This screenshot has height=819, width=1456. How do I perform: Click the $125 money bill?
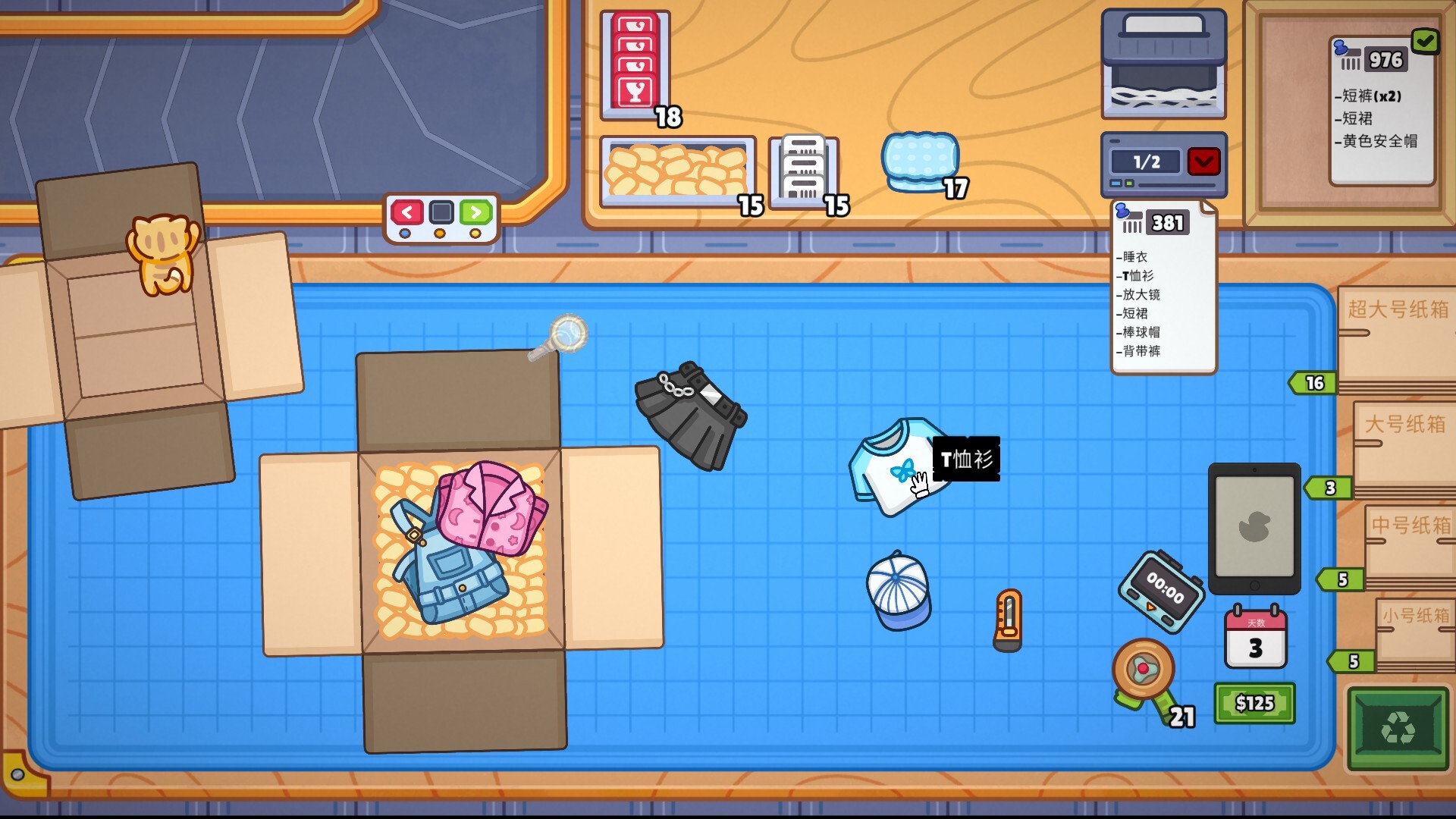pos(1255,704)
